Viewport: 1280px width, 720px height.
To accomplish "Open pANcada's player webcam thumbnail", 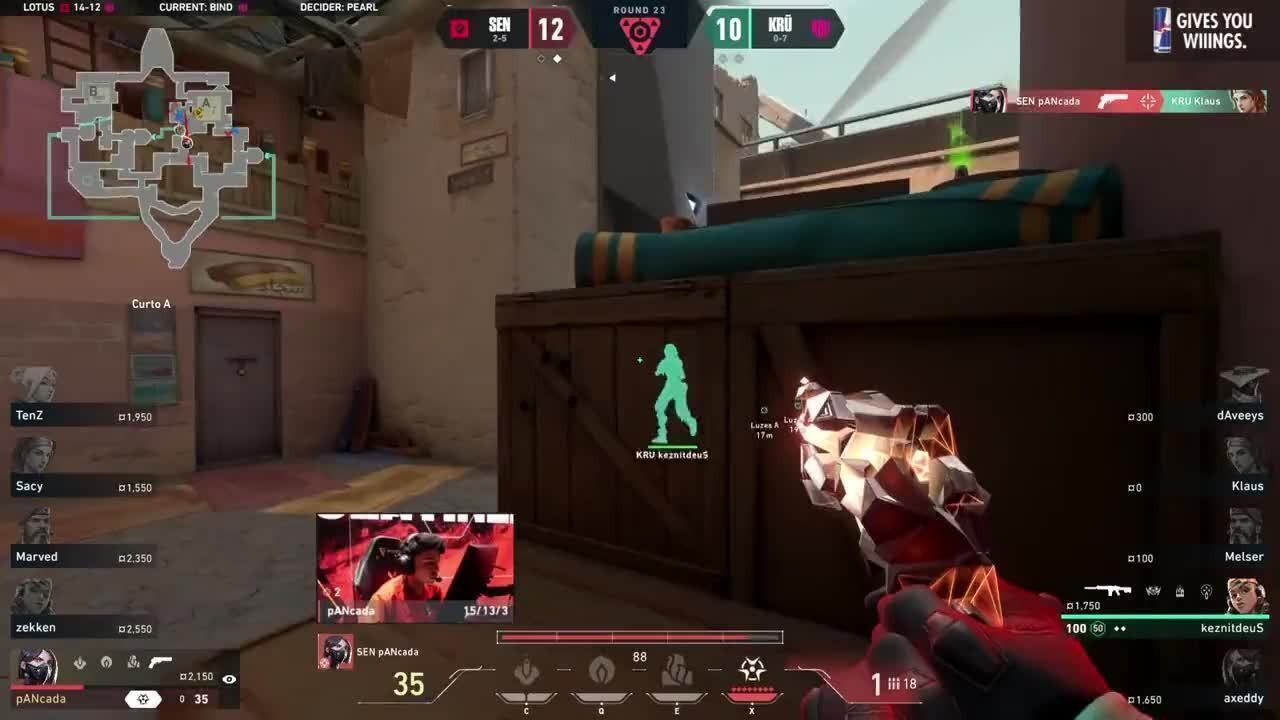I will (x=415, y=567).
